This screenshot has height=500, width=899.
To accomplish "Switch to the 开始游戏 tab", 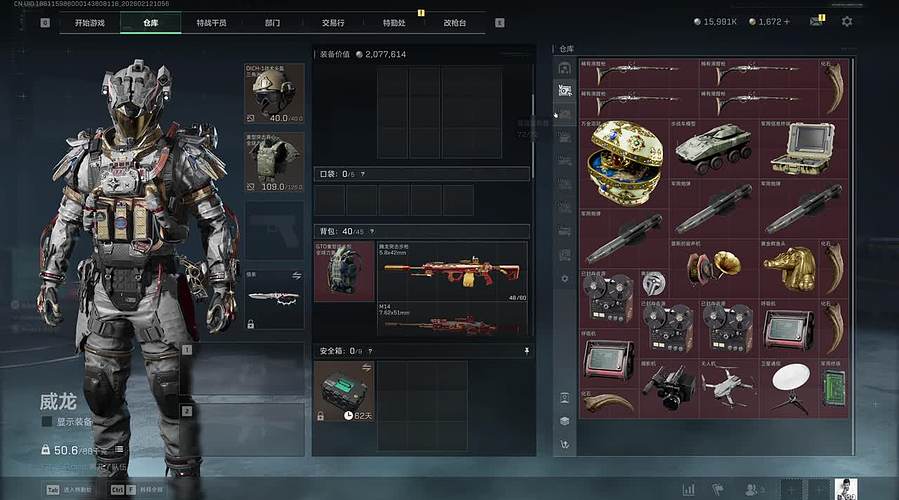I will (x=89, y=22).
